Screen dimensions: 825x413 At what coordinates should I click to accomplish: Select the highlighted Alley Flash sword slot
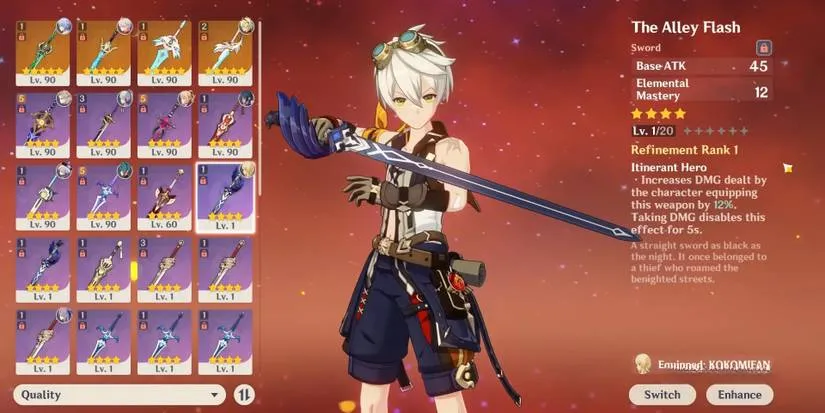coord(225,195)
